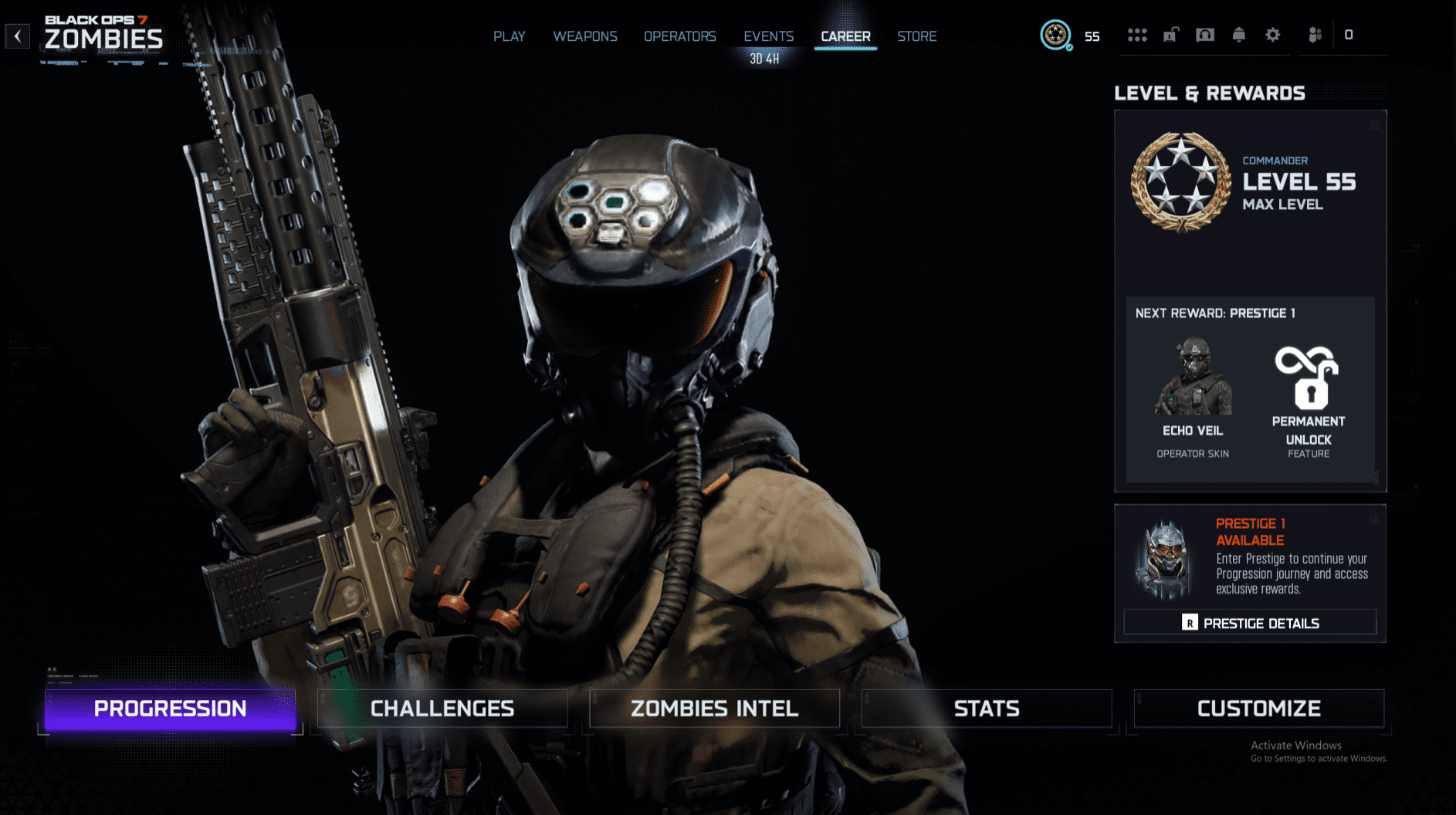
Task: Expand the Prestige 1 Available panel grip
Action: click(1373, 519)
